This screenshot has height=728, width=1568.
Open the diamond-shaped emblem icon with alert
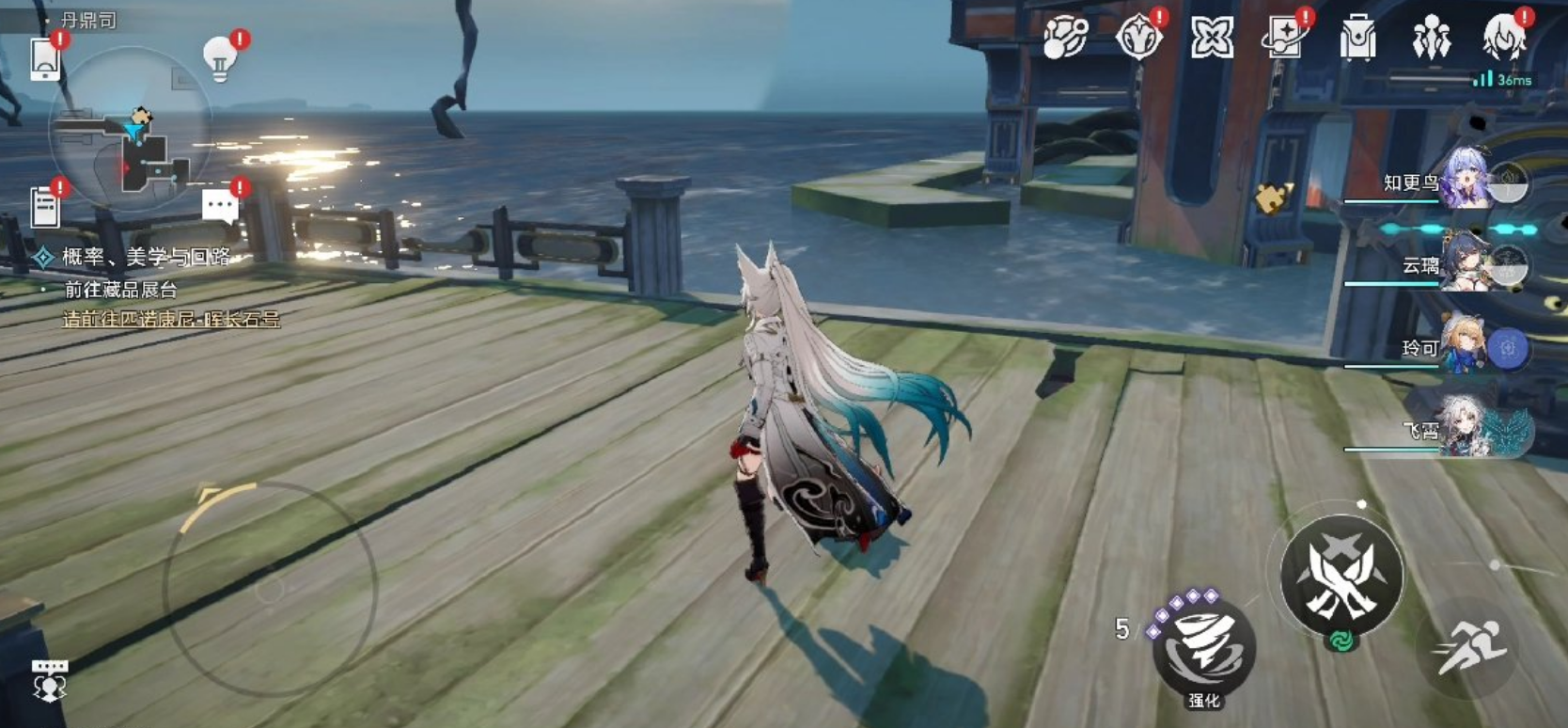pyautogui.click(x=1138, y=39)
